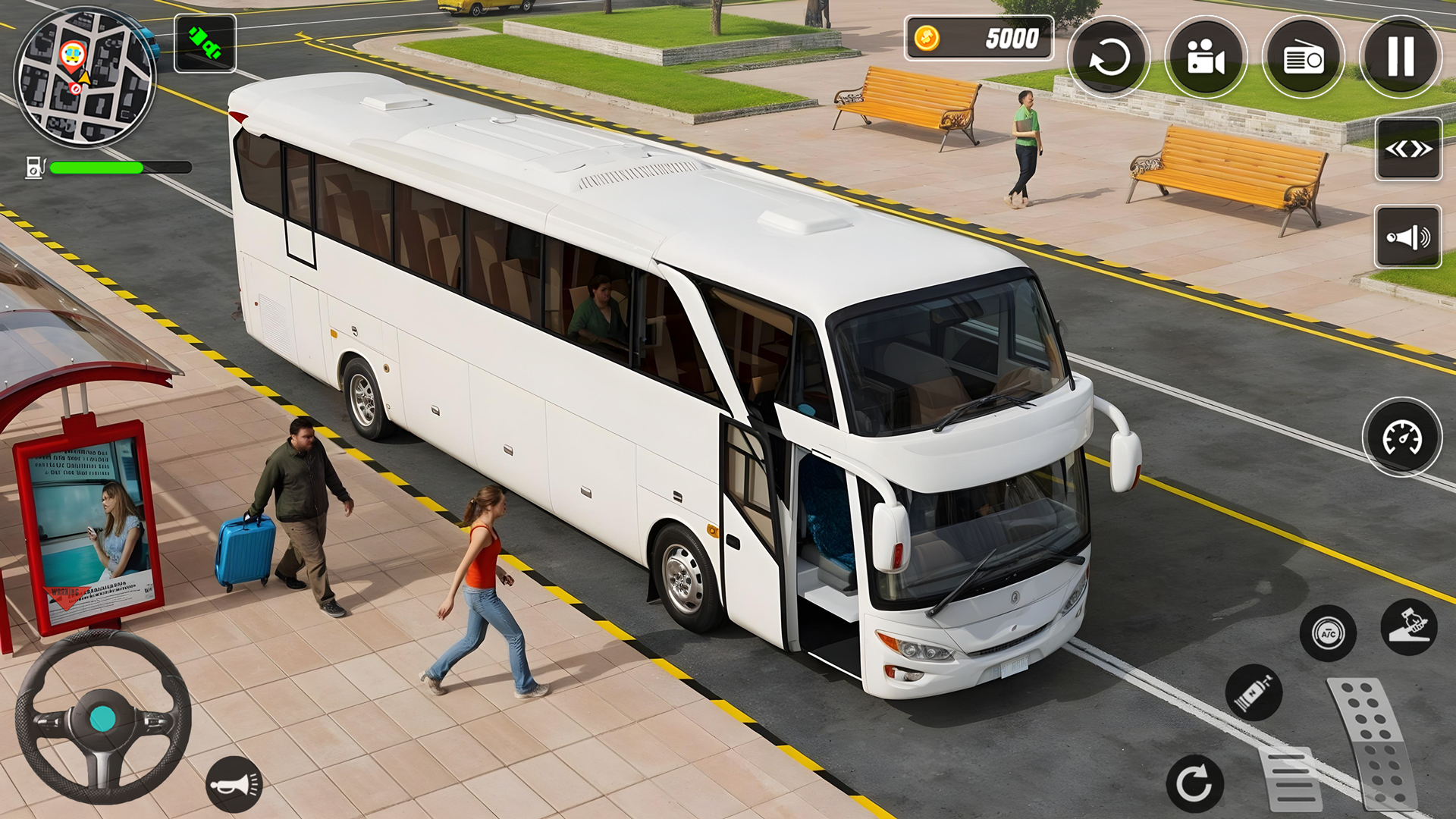This screenshot has width=1456, height=819.
Task: Open the circular city minimap
Action: pyautogui.click(x=85, y=77)
